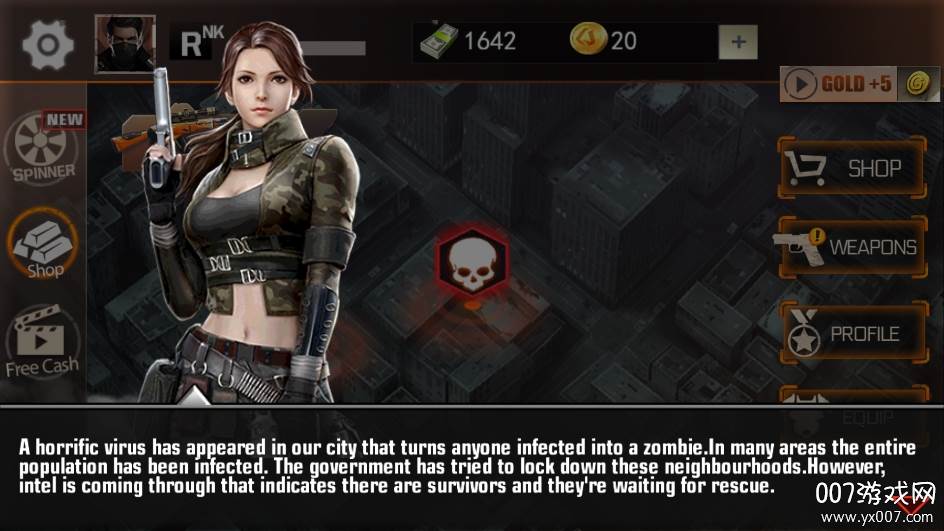
Task: Watch video for GOLD +5
Action: [x=857, y=84]
